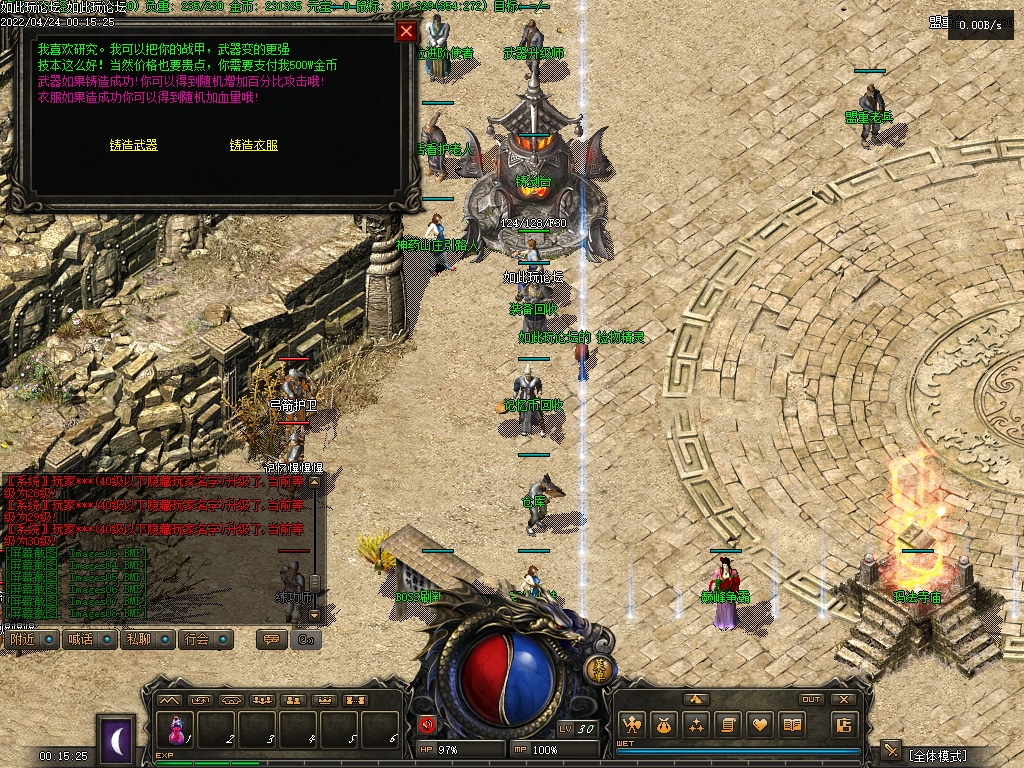Image resolution: width=1024 pixels, height=768 pixels.
Task: Open the skills sparkle icon
Action: pyautogui.click(x=697, y=725)
